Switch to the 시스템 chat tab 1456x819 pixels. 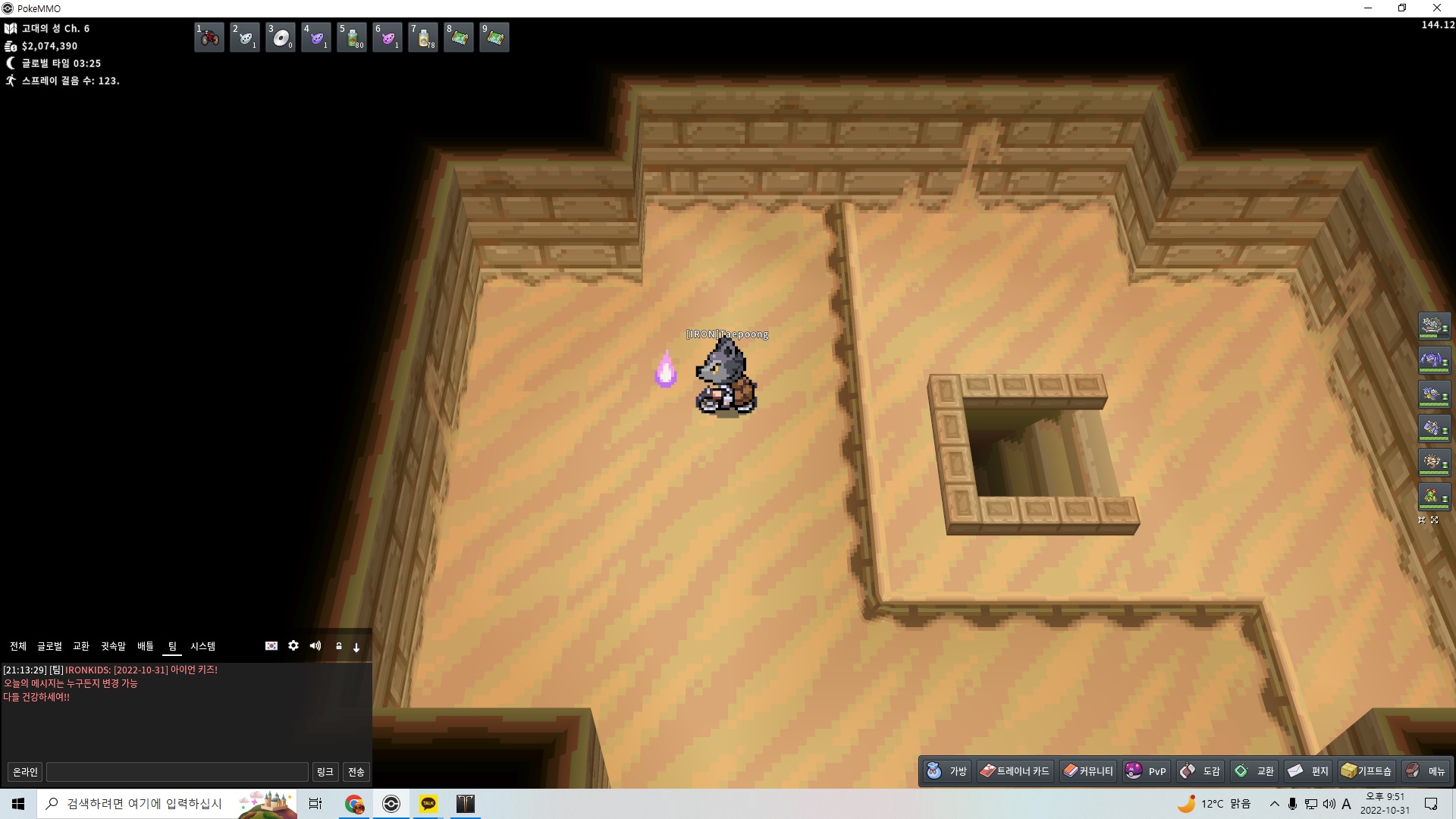click(x=202, y=646)
